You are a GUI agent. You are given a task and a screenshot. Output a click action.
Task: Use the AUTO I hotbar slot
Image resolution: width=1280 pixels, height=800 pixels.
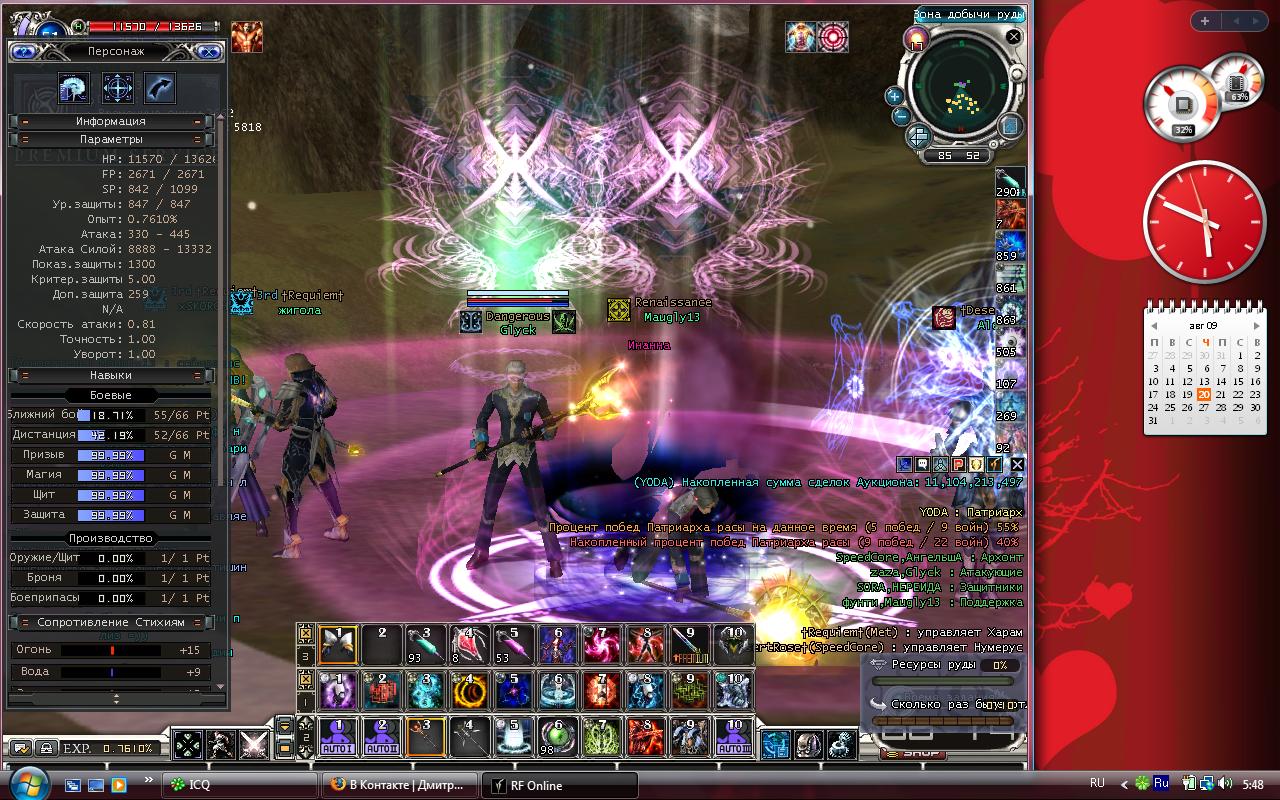338,738
